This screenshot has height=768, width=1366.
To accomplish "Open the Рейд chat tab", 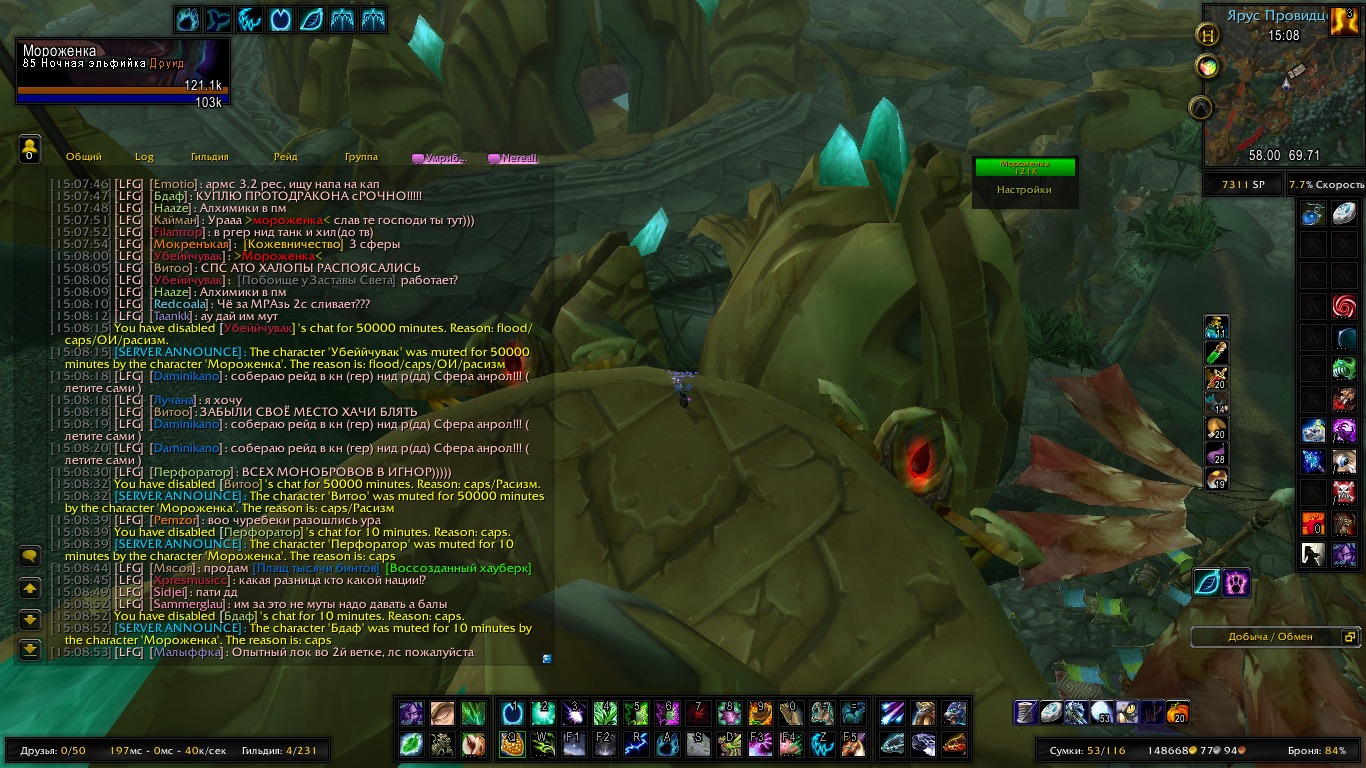I will [x=285, y=157].
